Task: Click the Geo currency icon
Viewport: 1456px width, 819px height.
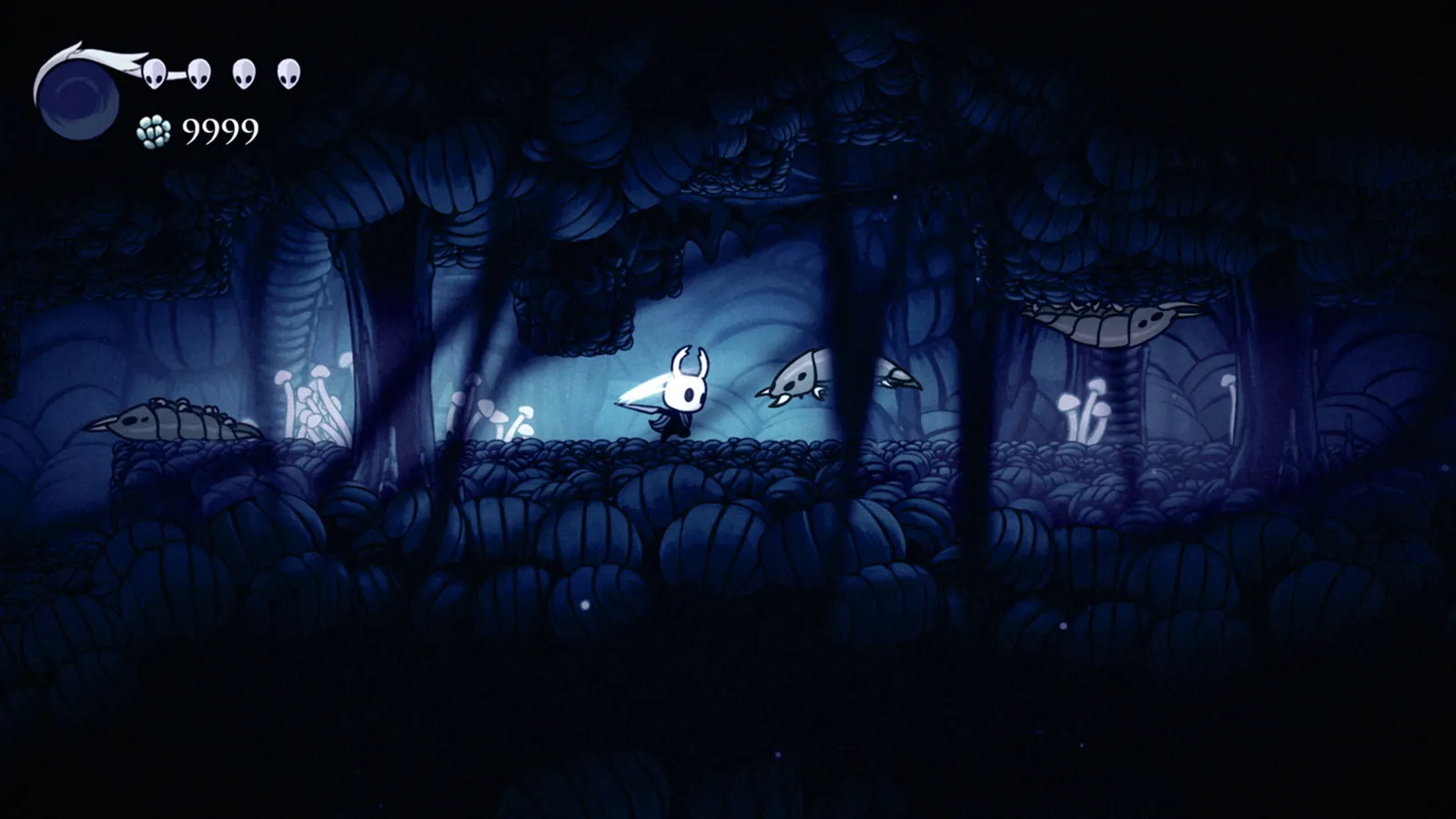Action: tap(153, 130)
